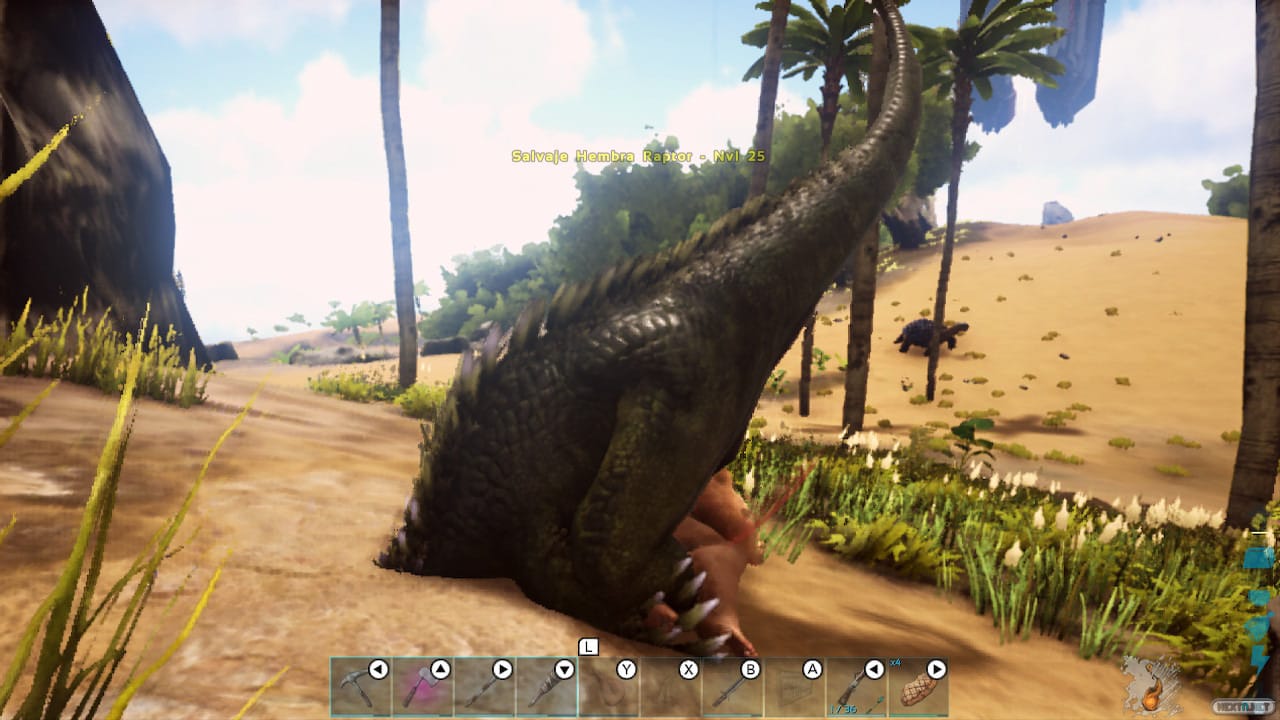Select the pickaxe in the first hotbar slot
Screen dimensions: 1280x720
360,688
